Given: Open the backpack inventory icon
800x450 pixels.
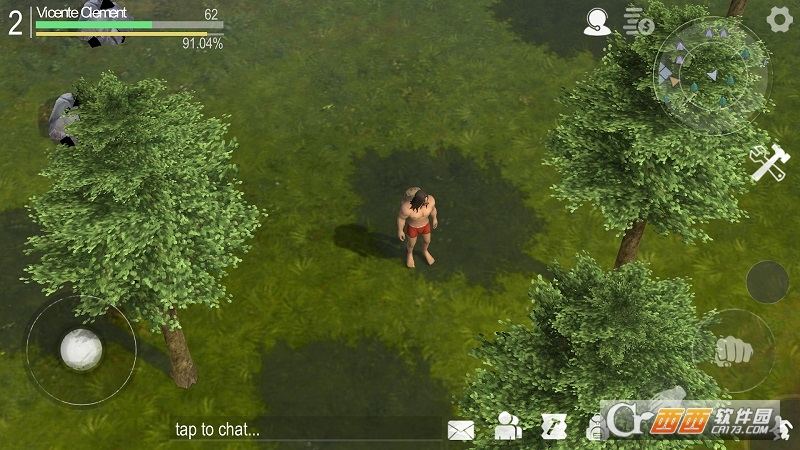Looking at the screenshot, I should [x=596, y=428].
